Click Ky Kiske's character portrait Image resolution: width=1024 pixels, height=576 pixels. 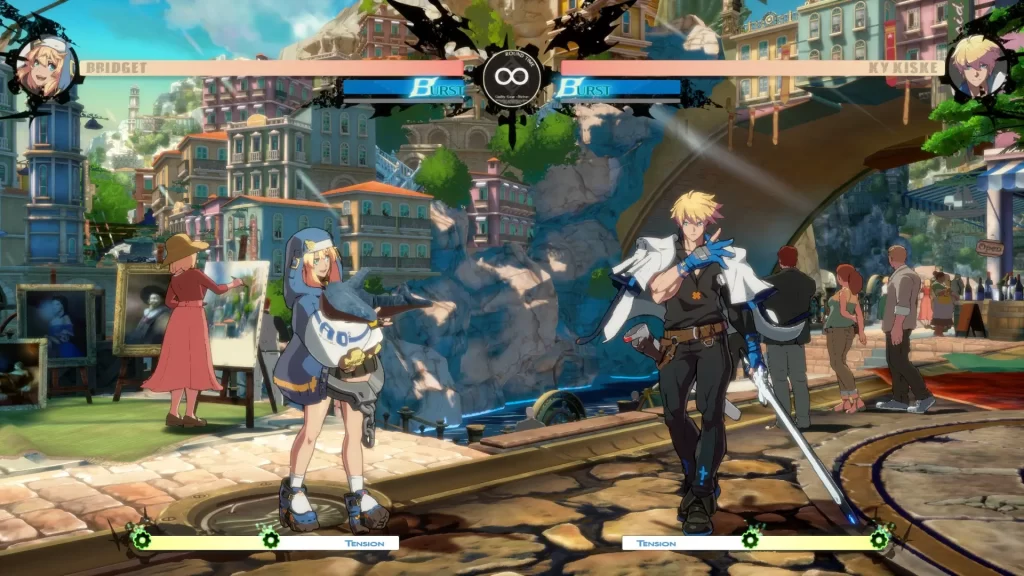pyautogui.click(x=976, y=67)
